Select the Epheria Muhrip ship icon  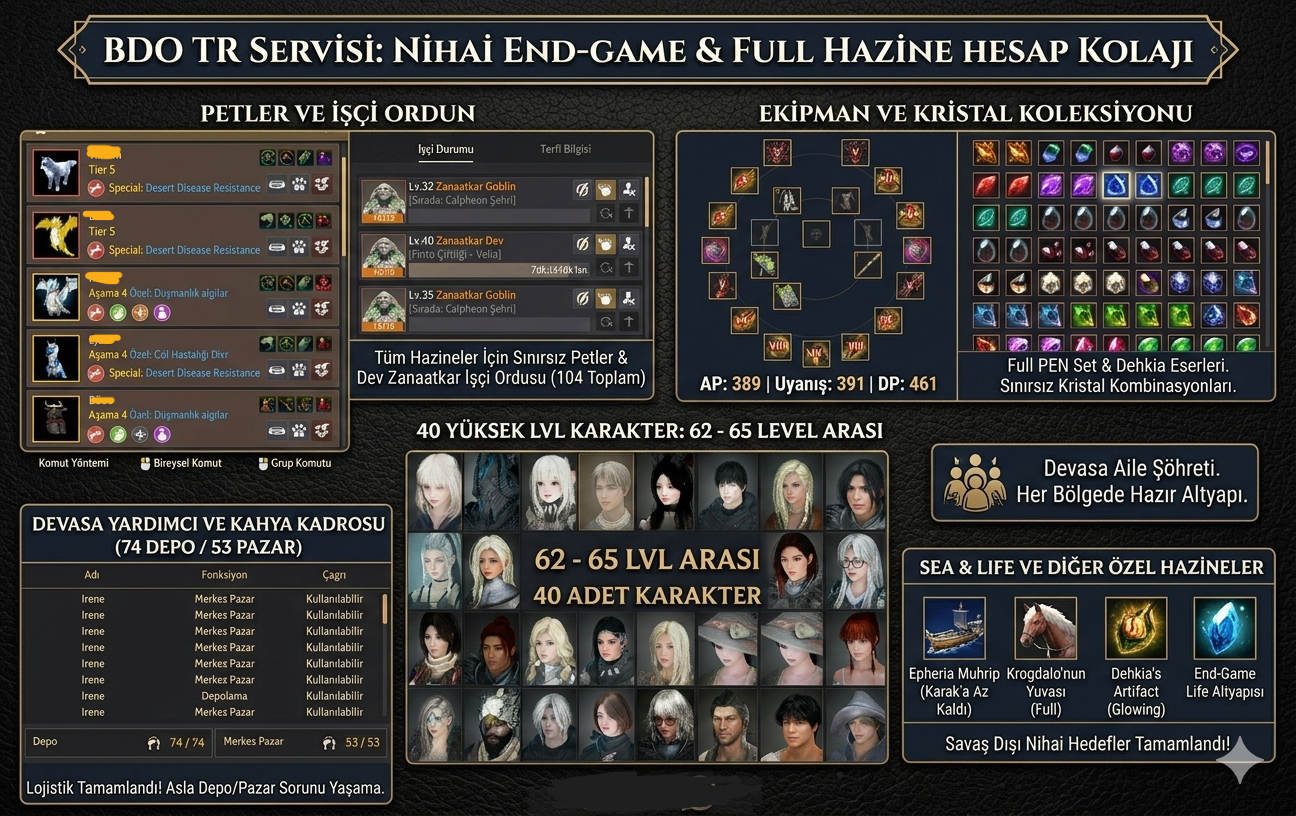coord(954,629)
